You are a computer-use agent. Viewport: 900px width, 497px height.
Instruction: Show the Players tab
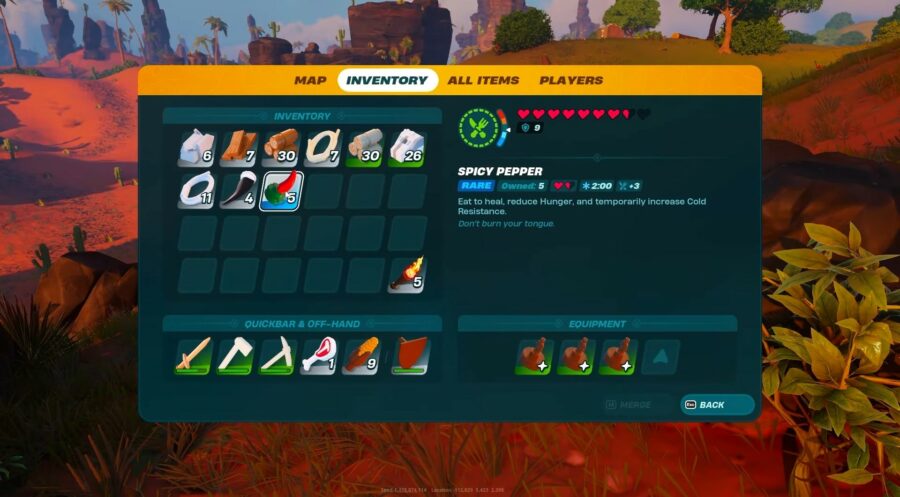(x=571, y=80)
